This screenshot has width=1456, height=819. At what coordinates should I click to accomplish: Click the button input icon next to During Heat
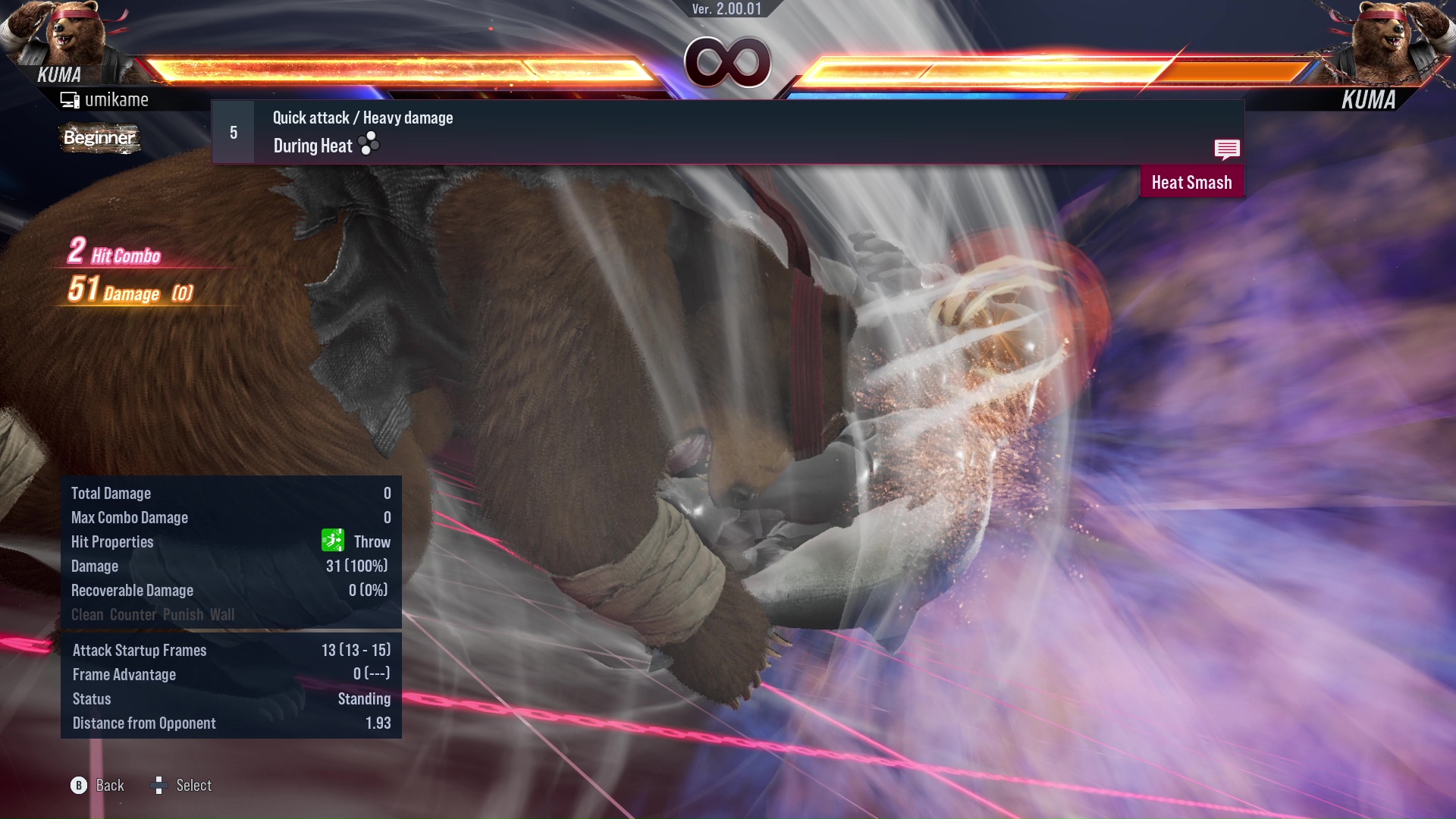click(368, 144)
